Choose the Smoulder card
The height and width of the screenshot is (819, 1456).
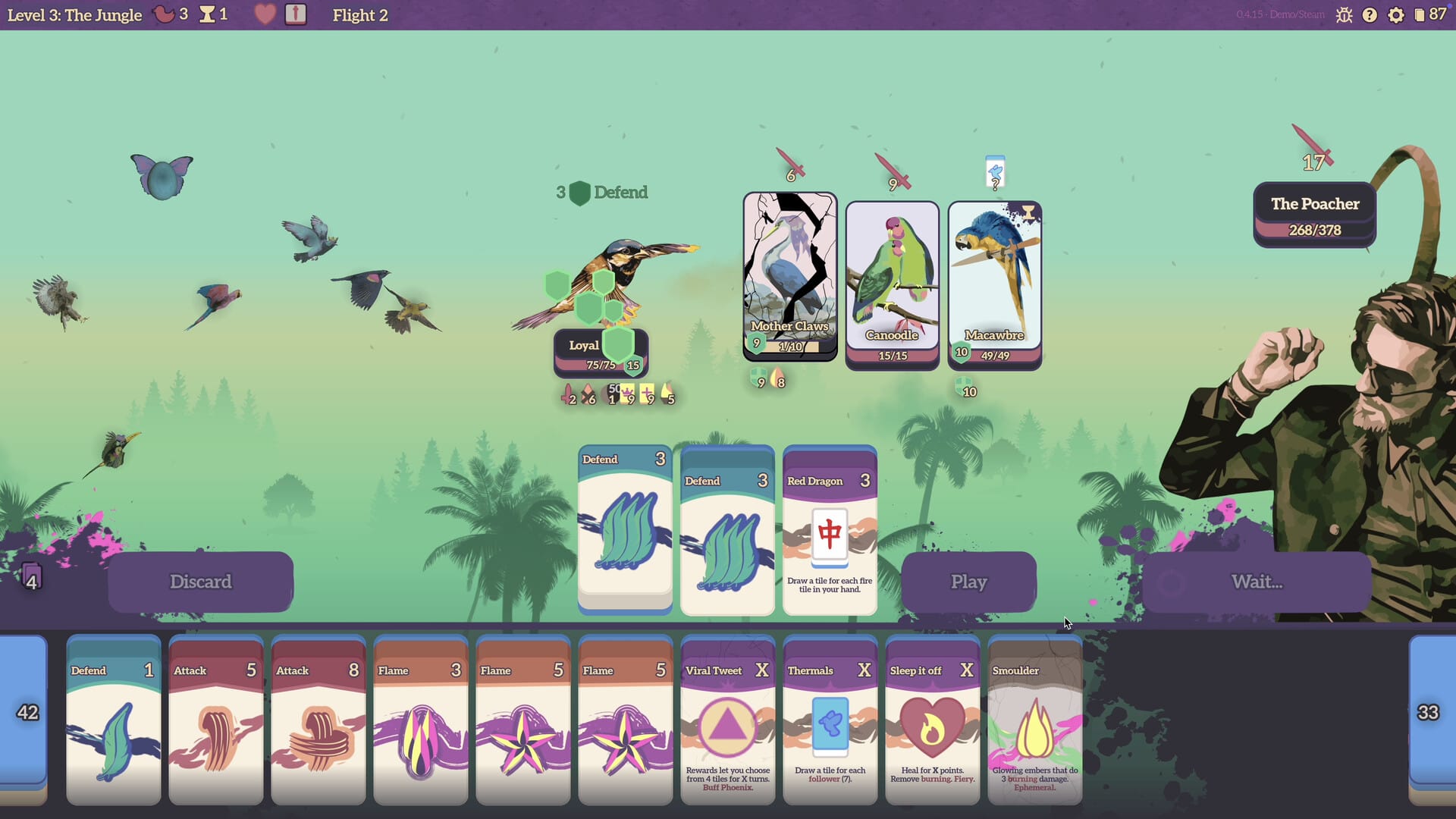tap(1035, 720)
